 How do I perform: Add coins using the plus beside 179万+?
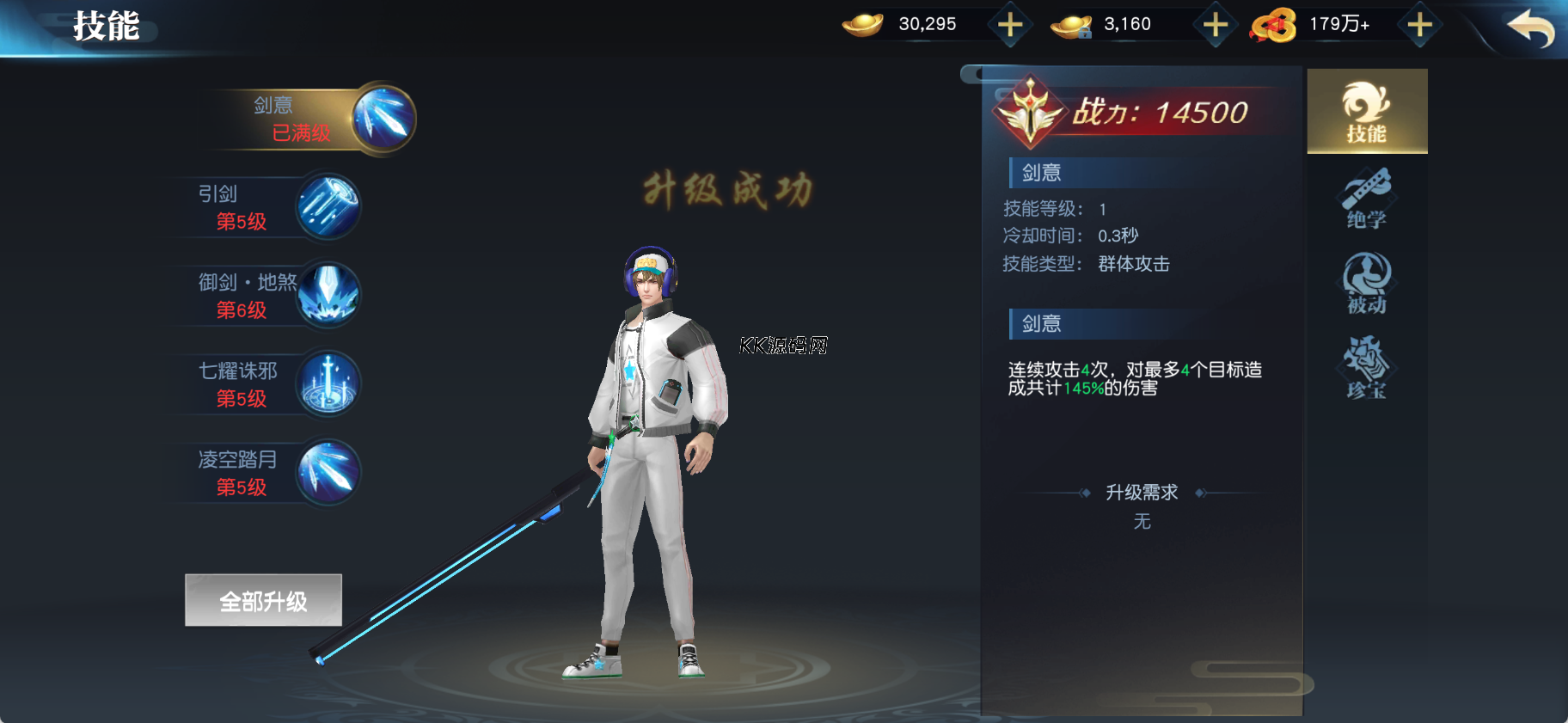coord(1419,25)
